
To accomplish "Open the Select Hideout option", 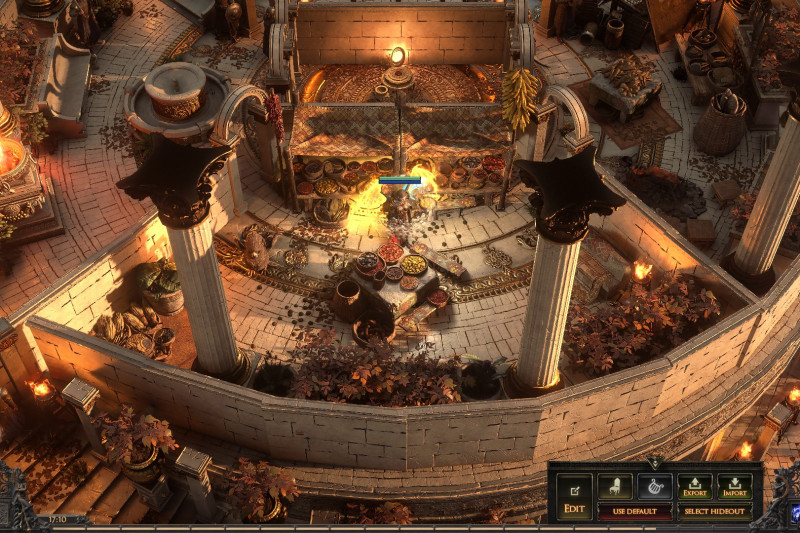I will point(714,511).
